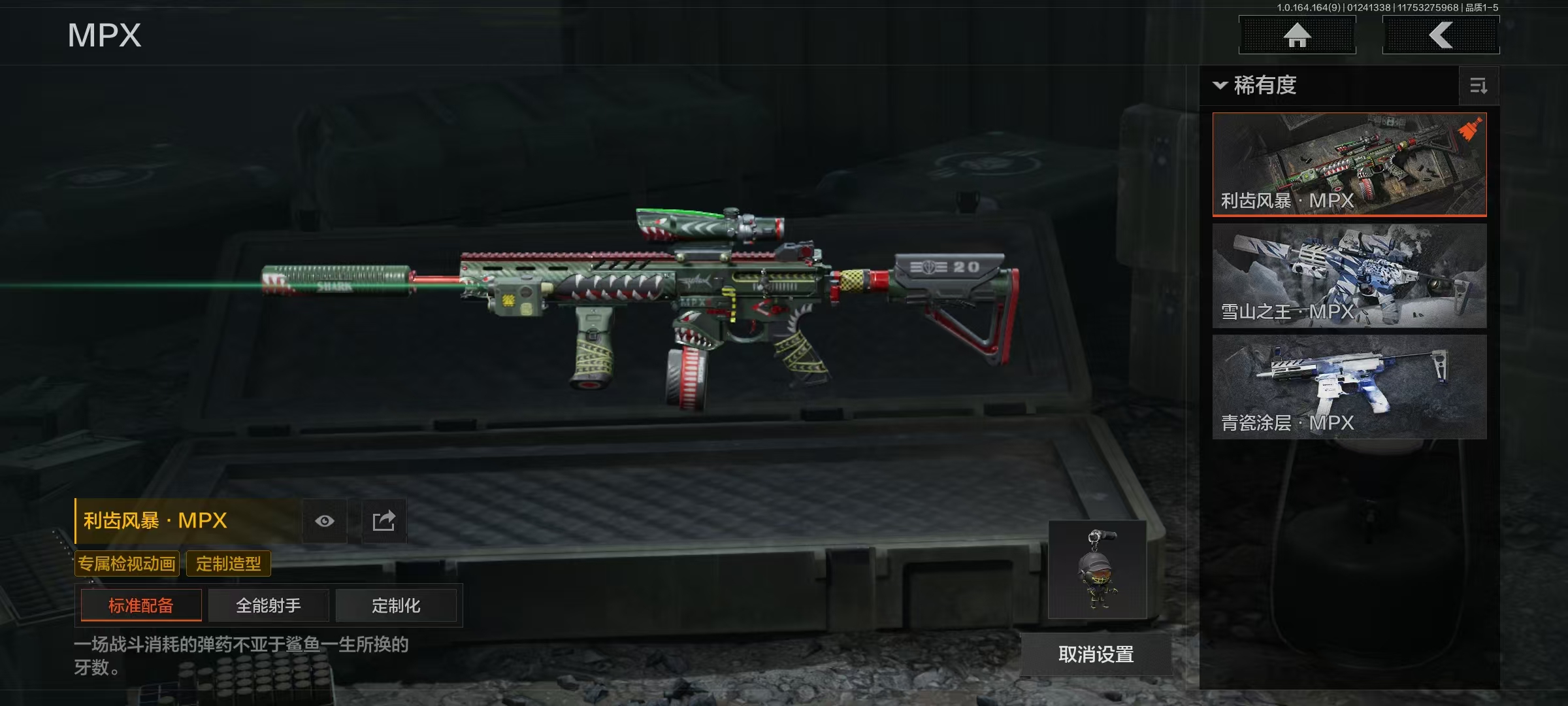Open the 定制化 tab

click(396, 605)
